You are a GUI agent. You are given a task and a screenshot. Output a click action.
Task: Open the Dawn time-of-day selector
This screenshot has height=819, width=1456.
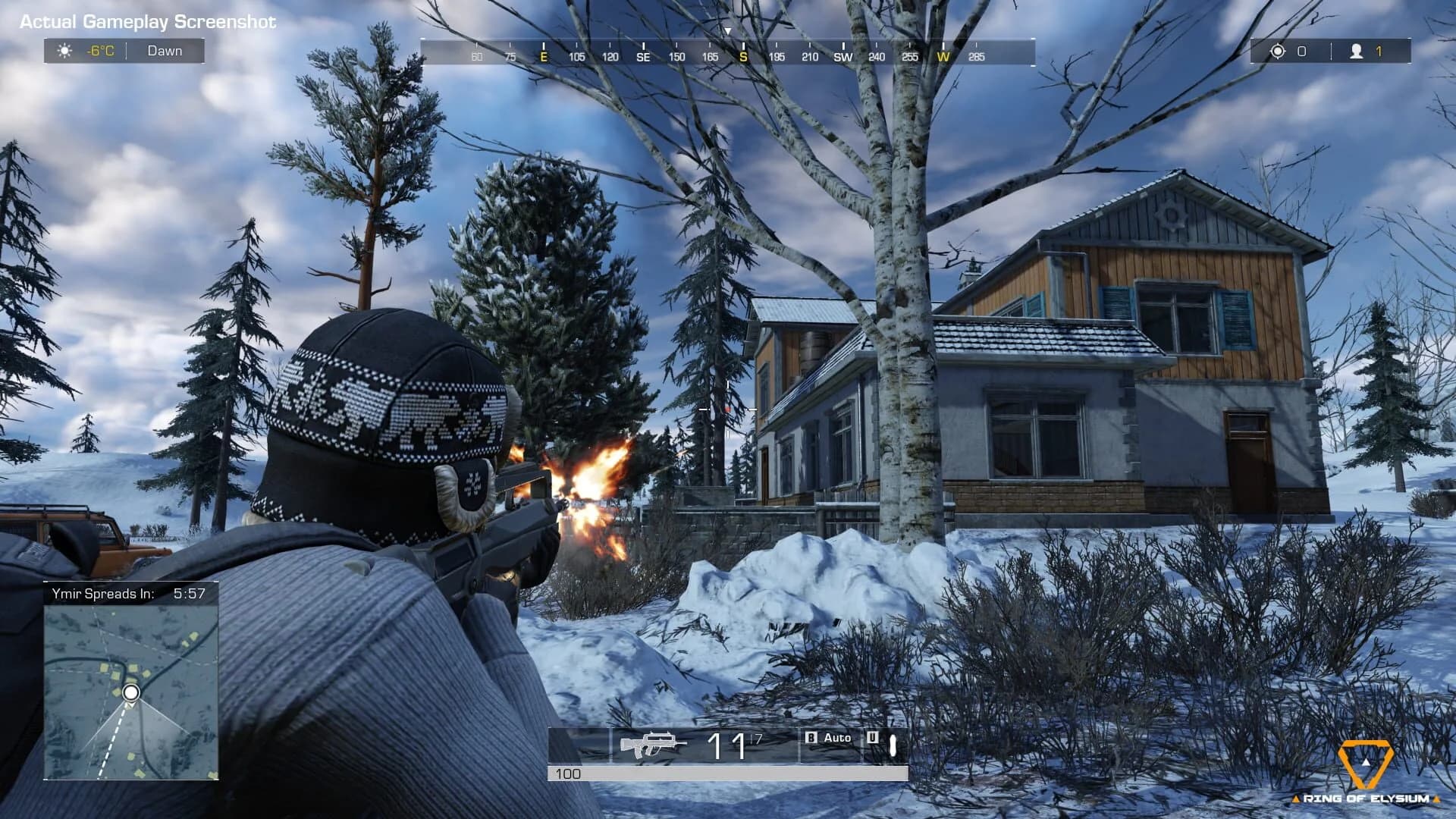[x=165, y=51]
